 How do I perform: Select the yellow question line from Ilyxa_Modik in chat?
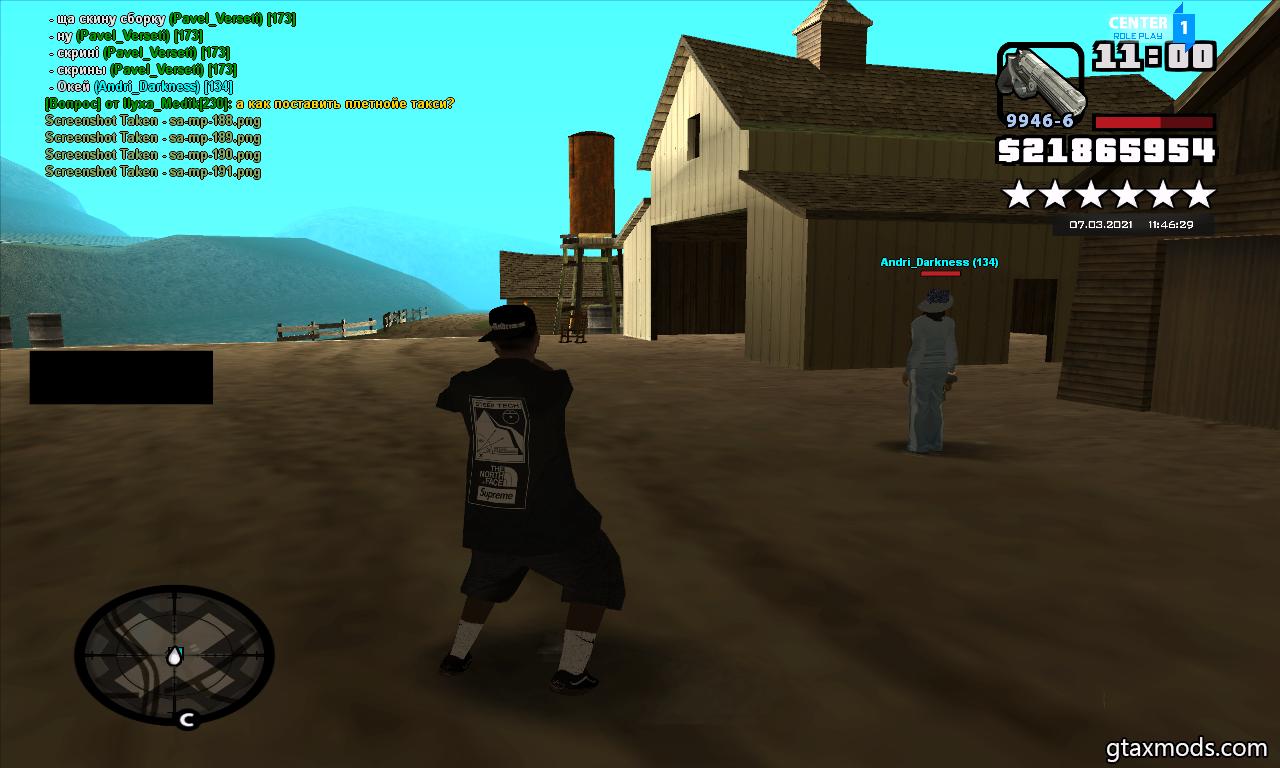coord(249,104)
